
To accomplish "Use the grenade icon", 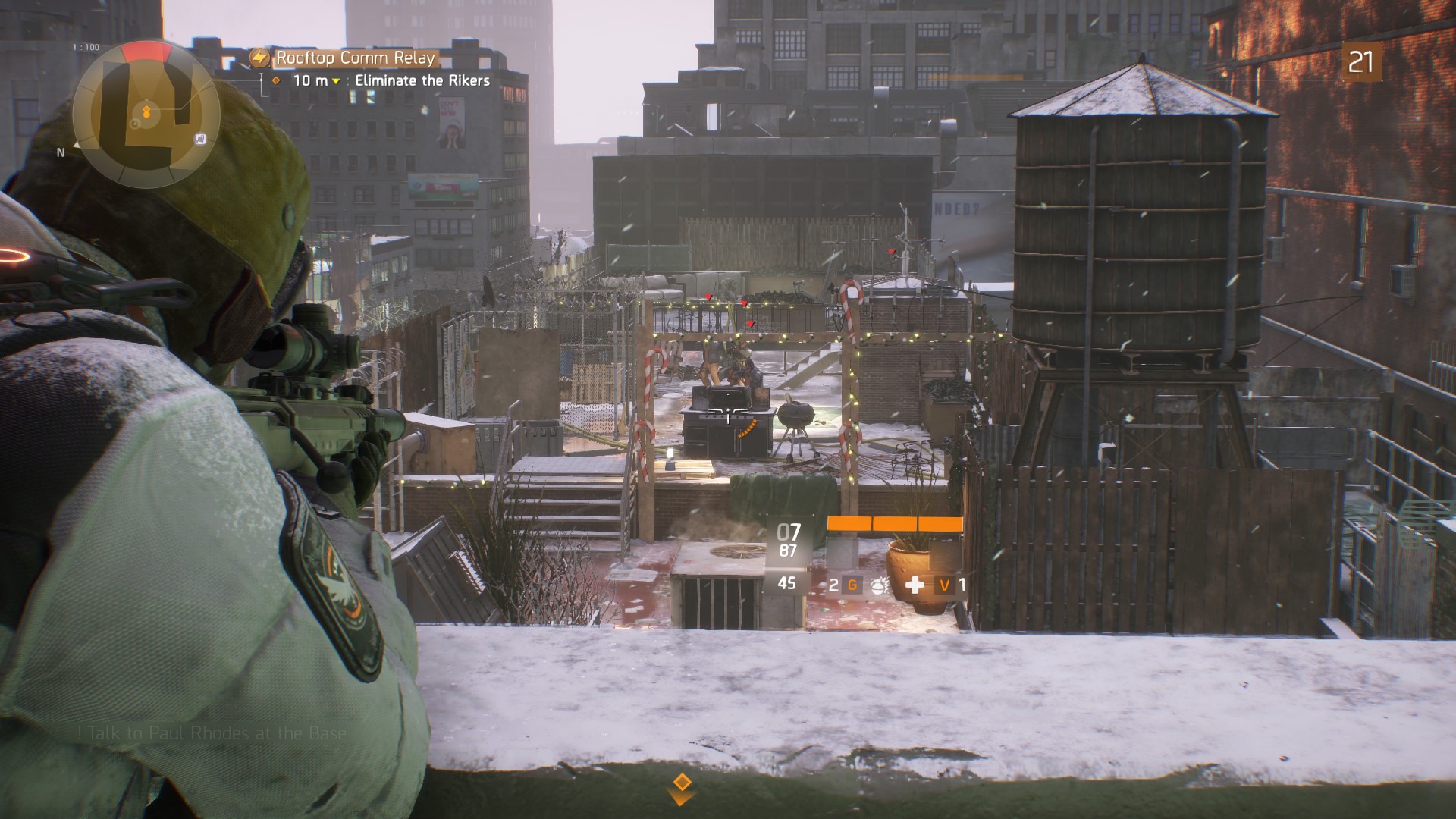I will tap(878, 585).
